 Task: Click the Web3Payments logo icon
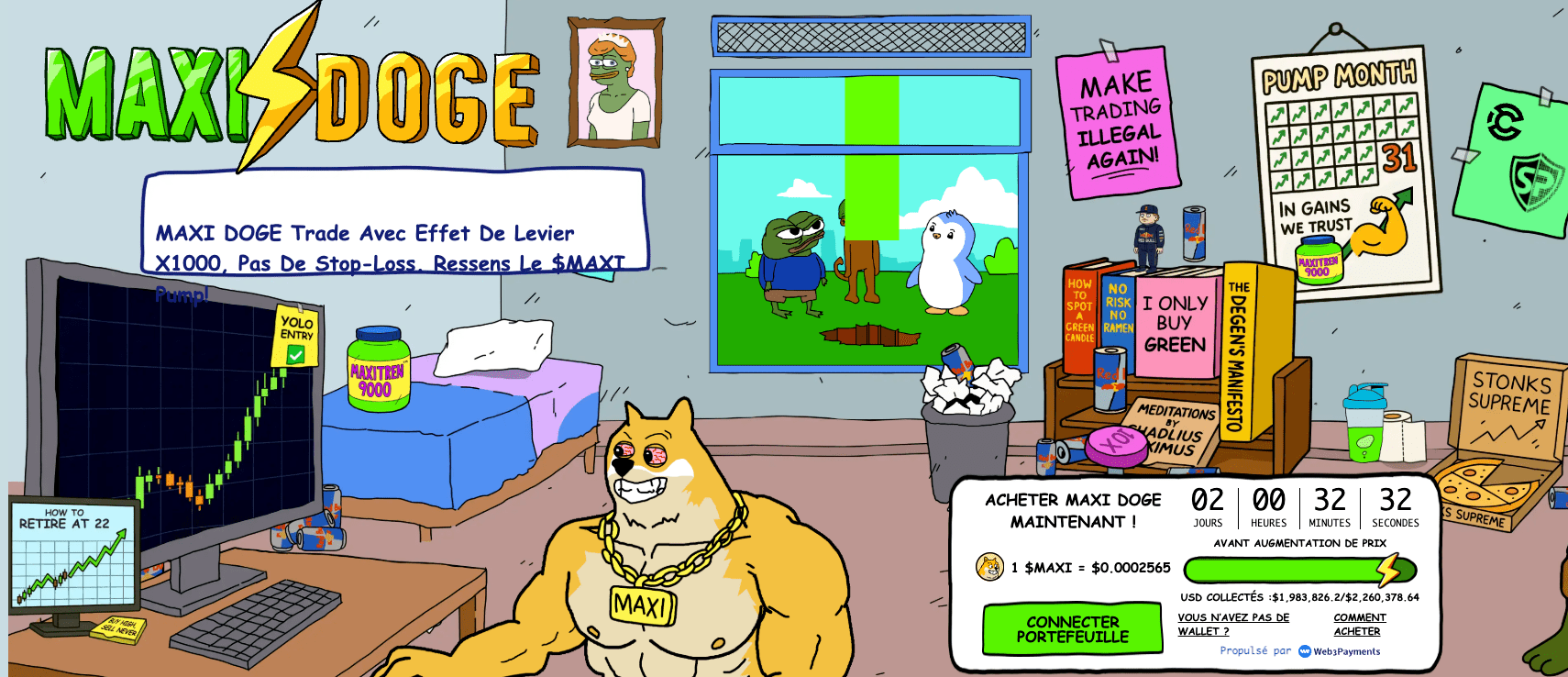1303,651
